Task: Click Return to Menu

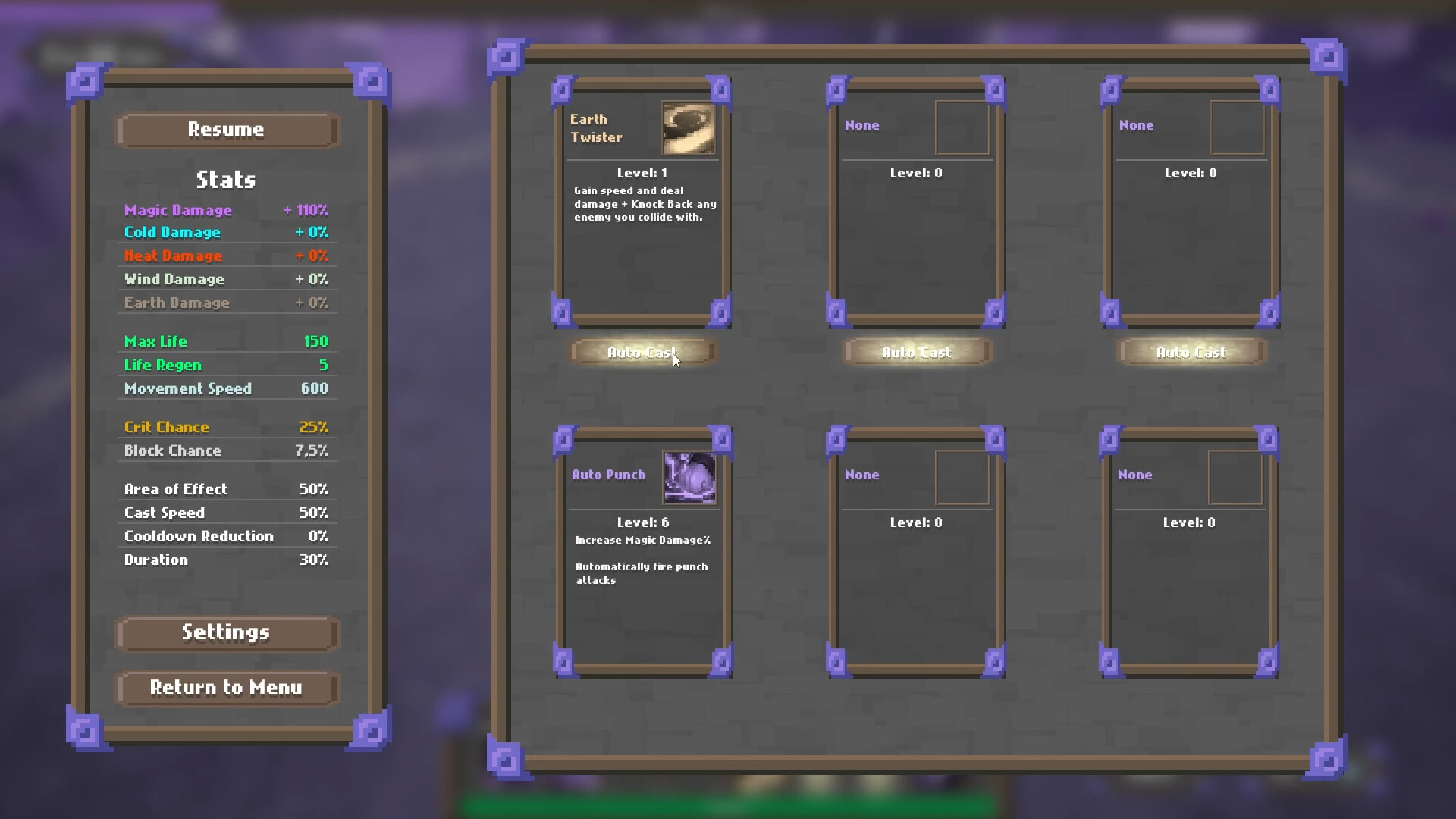Action: tap(226, 688)
